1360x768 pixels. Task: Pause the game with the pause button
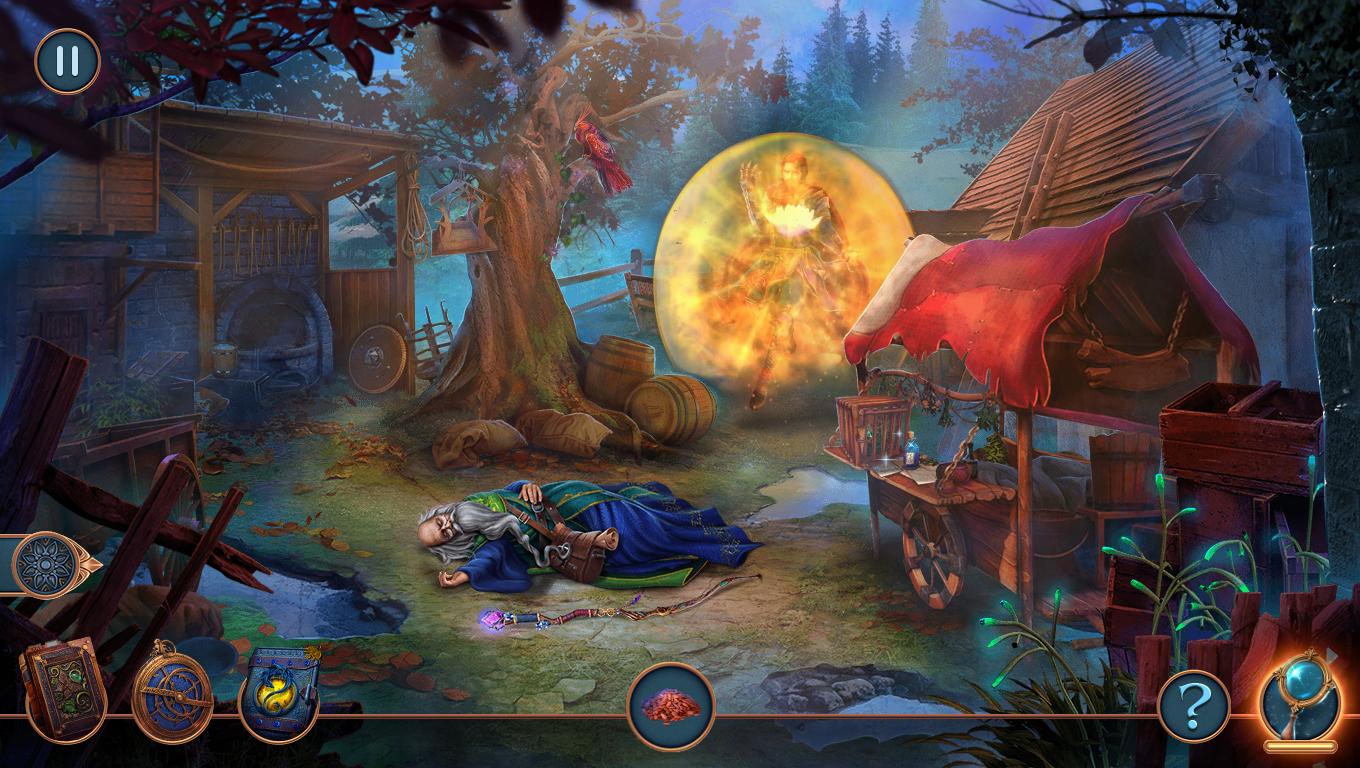tap(67, 61)
